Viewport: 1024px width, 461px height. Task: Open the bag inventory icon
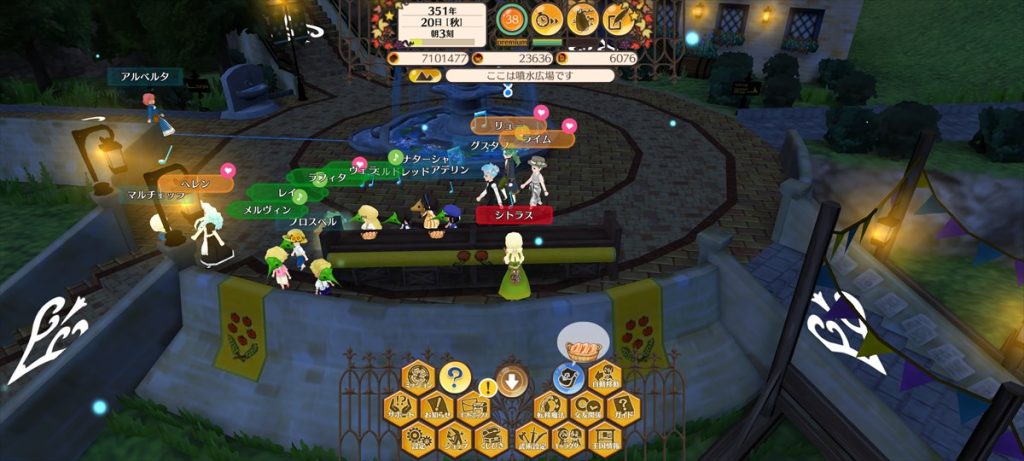(583, 18)
